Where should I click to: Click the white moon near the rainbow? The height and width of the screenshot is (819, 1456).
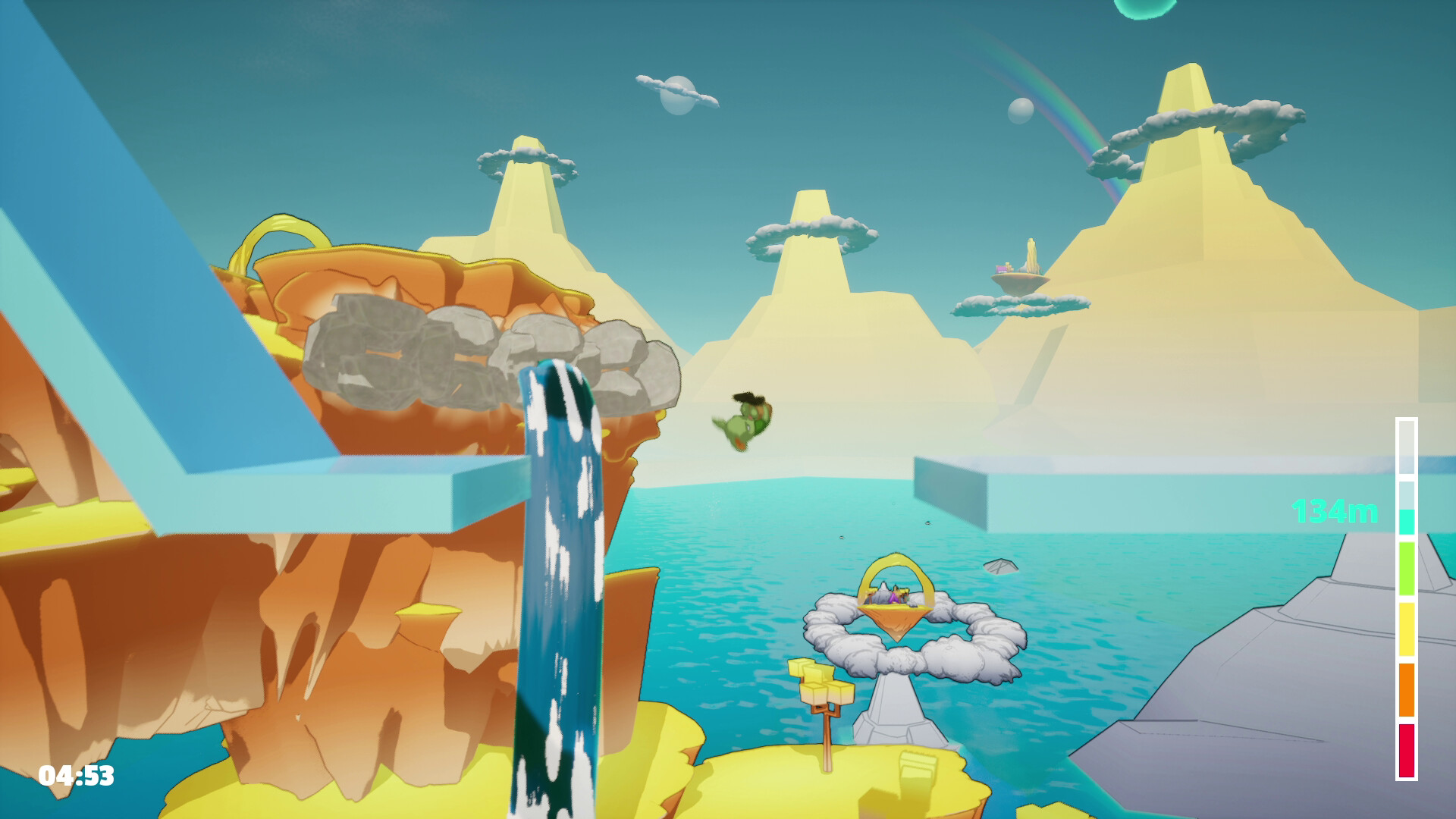[1020, 112]
